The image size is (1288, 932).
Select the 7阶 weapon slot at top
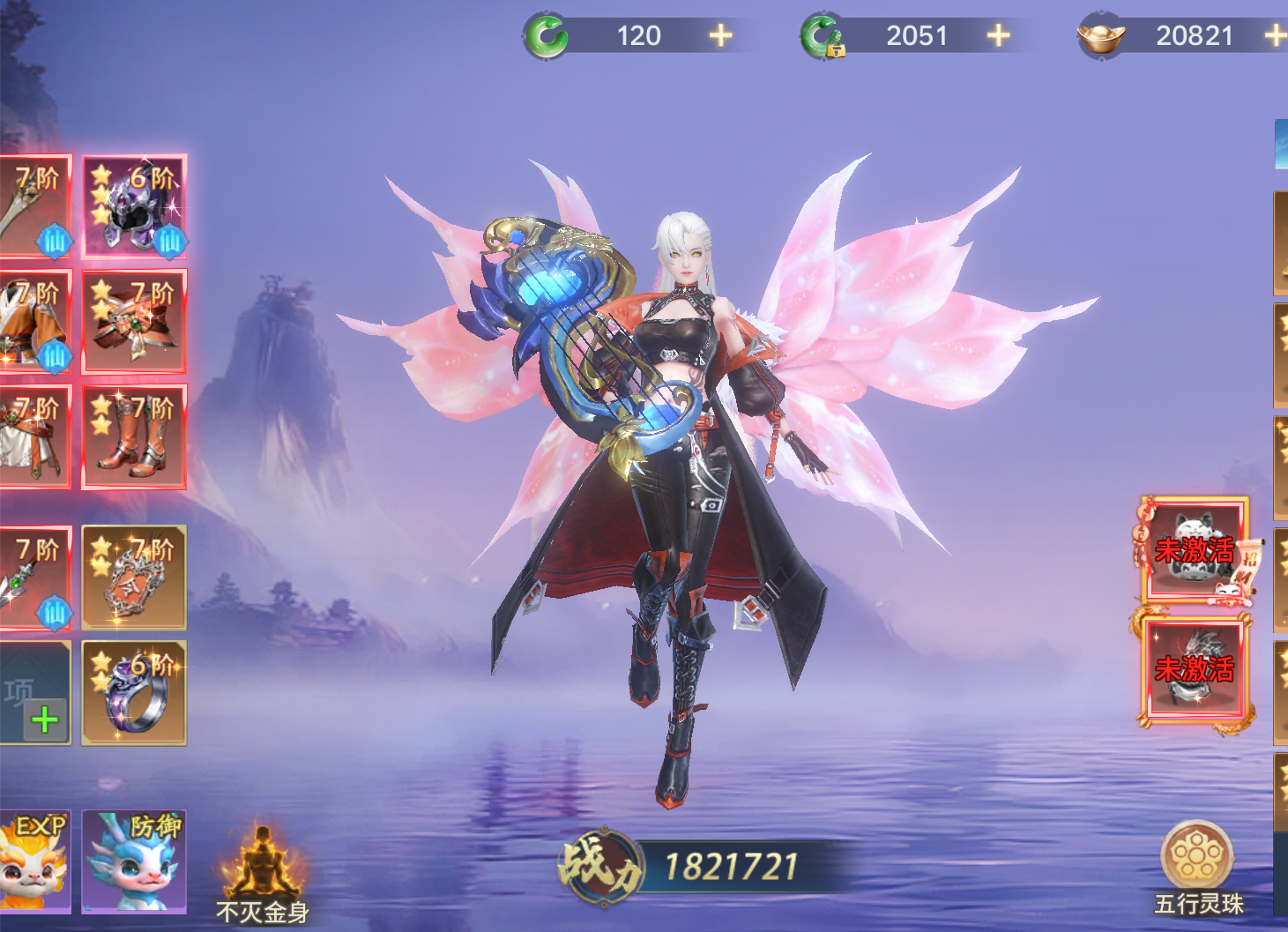point(34,207)
